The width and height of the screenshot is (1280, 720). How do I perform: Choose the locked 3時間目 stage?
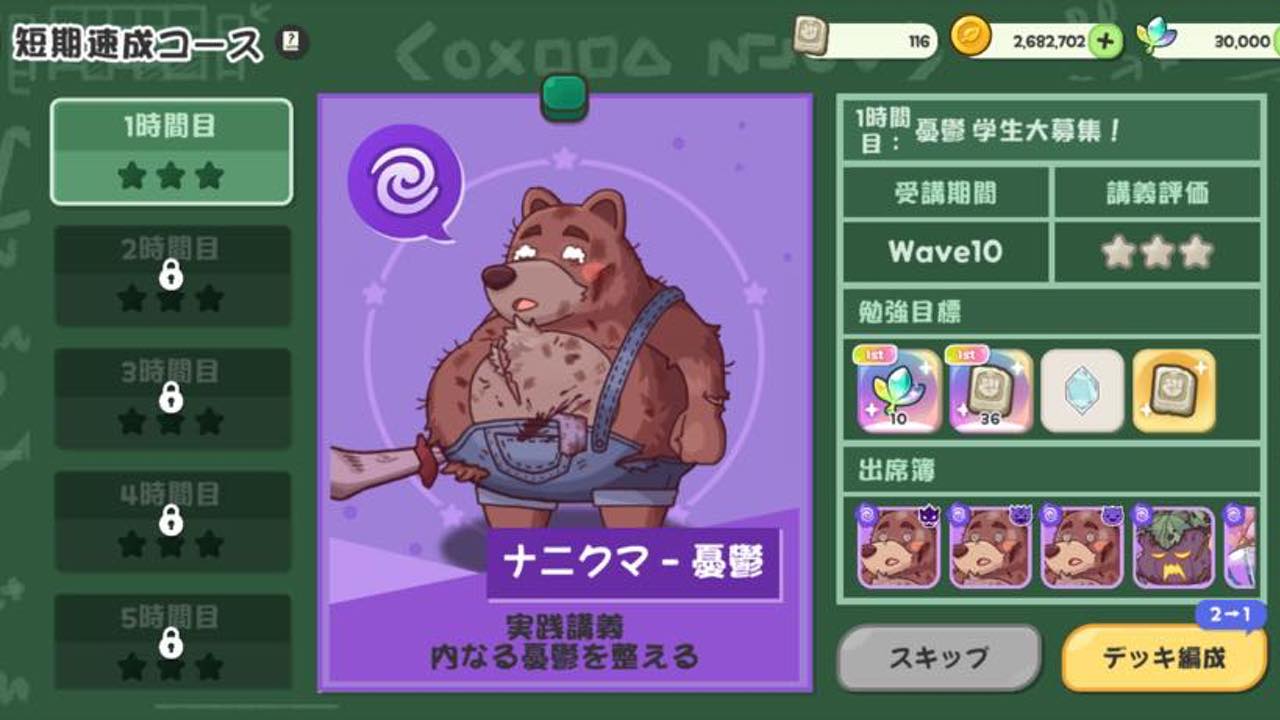(172, 398)
